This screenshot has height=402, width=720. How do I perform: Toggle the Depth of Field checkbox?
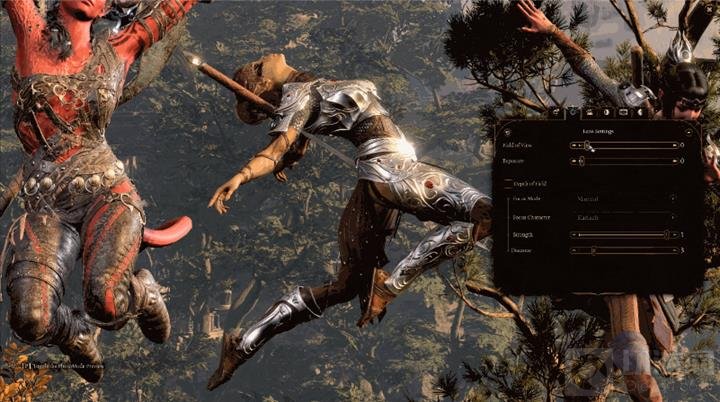(x=507, y=185)
